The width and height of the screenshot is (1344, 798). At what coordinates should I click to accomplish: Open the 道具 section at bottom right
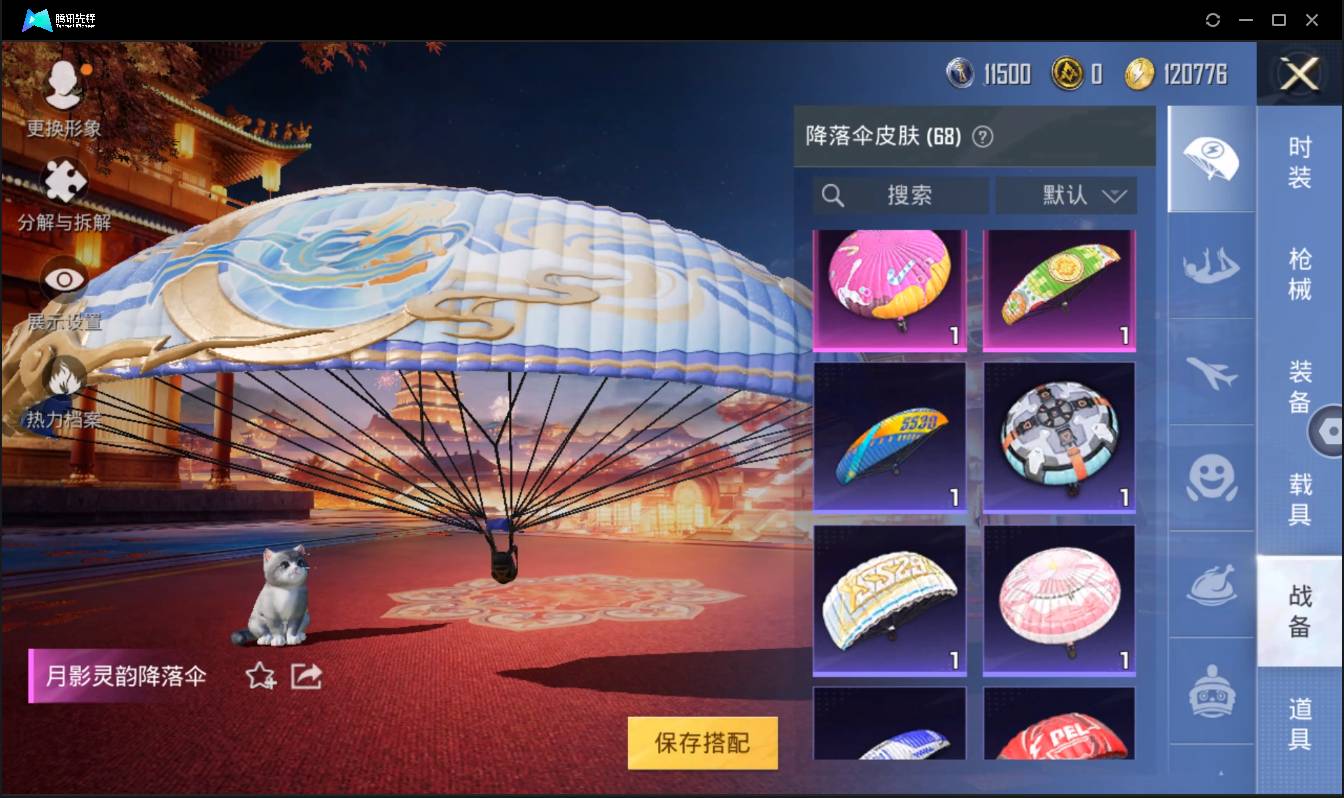tap(1301, 724)
